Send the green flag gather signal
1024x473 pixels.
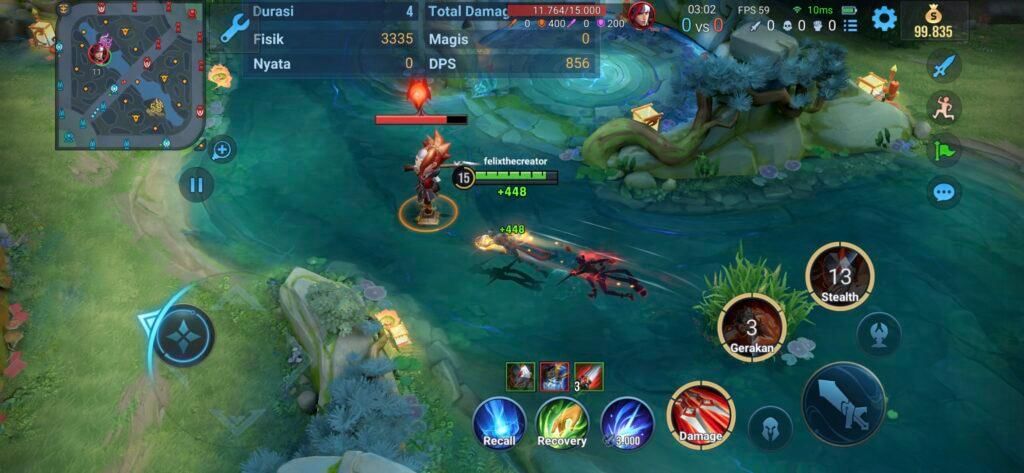[943, 150]
